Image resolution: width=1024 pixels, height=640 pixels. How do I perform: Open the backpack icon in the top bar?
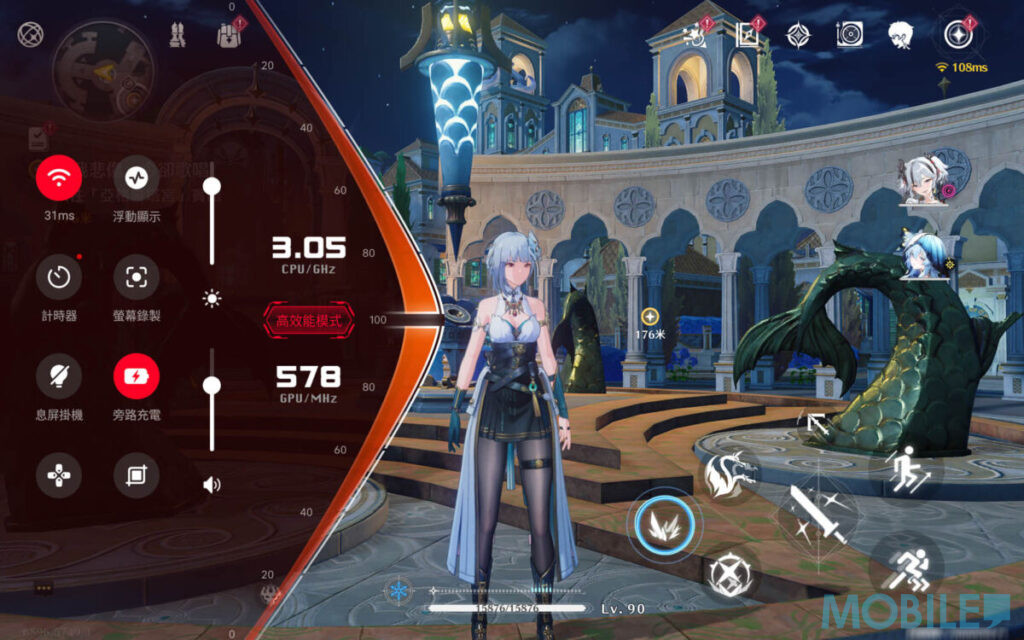230,35
